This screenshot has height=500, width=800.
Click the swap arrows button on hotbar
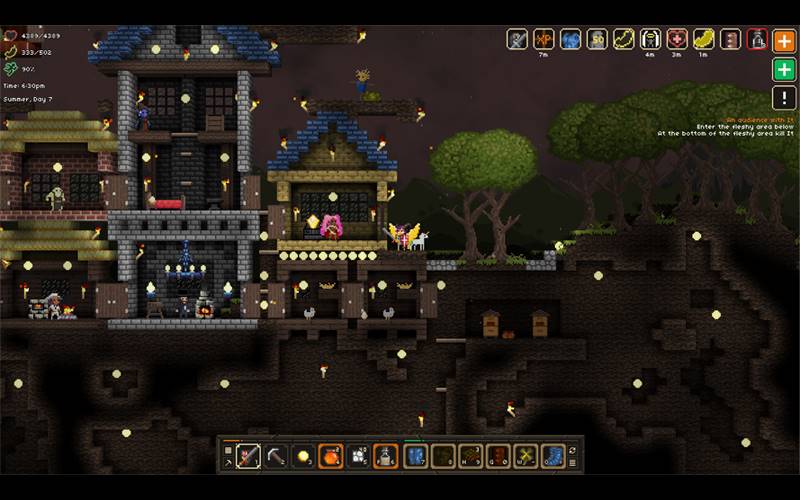click(x=573, y=451)
